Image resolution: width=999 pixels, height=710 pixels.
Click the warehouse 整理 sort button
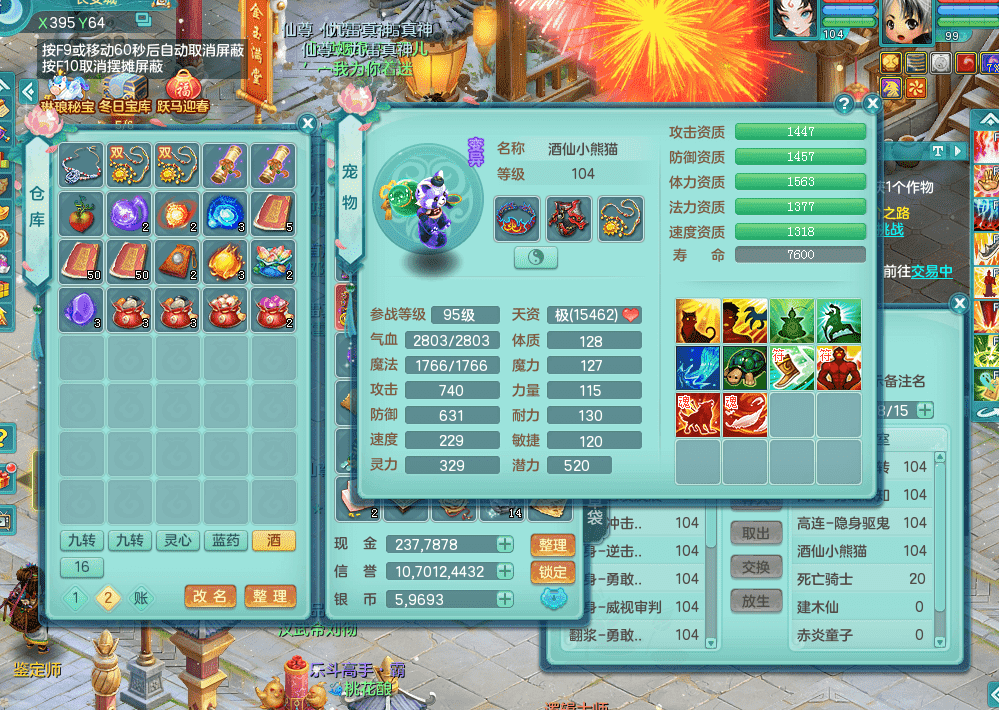coord(270,596)
